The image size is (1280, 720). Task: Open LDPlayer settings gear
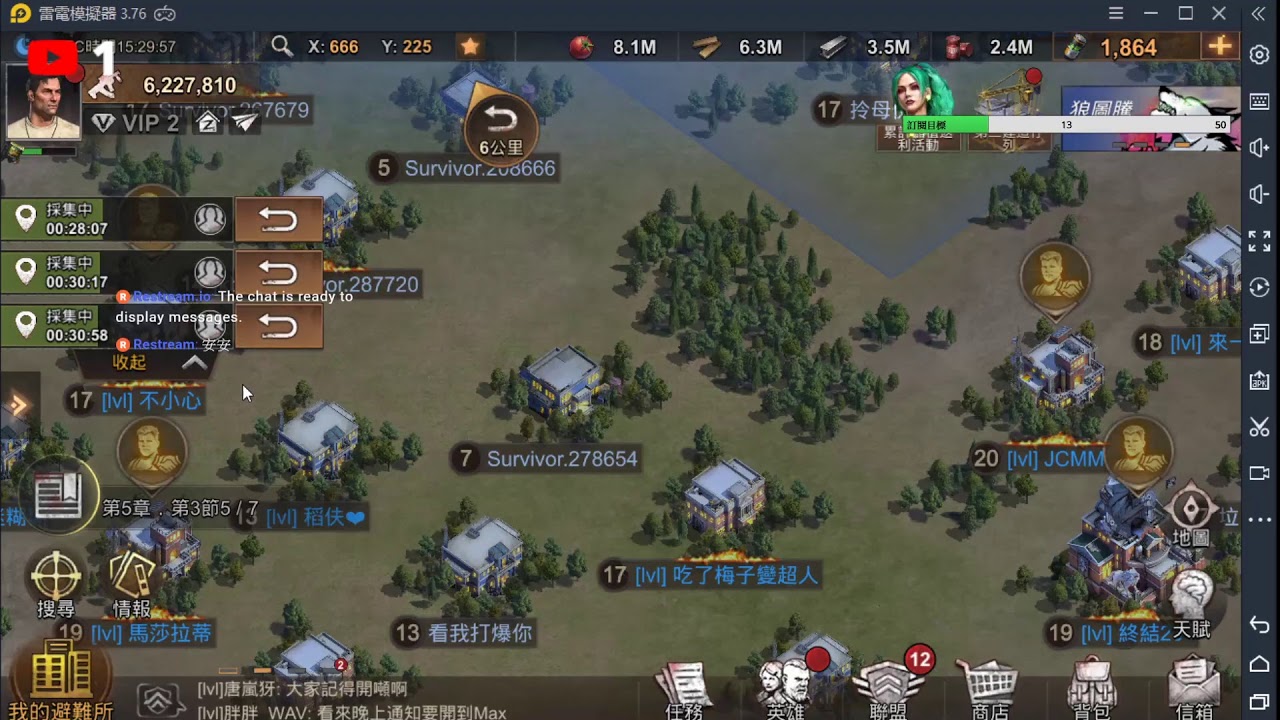(x=1259, y=57)
